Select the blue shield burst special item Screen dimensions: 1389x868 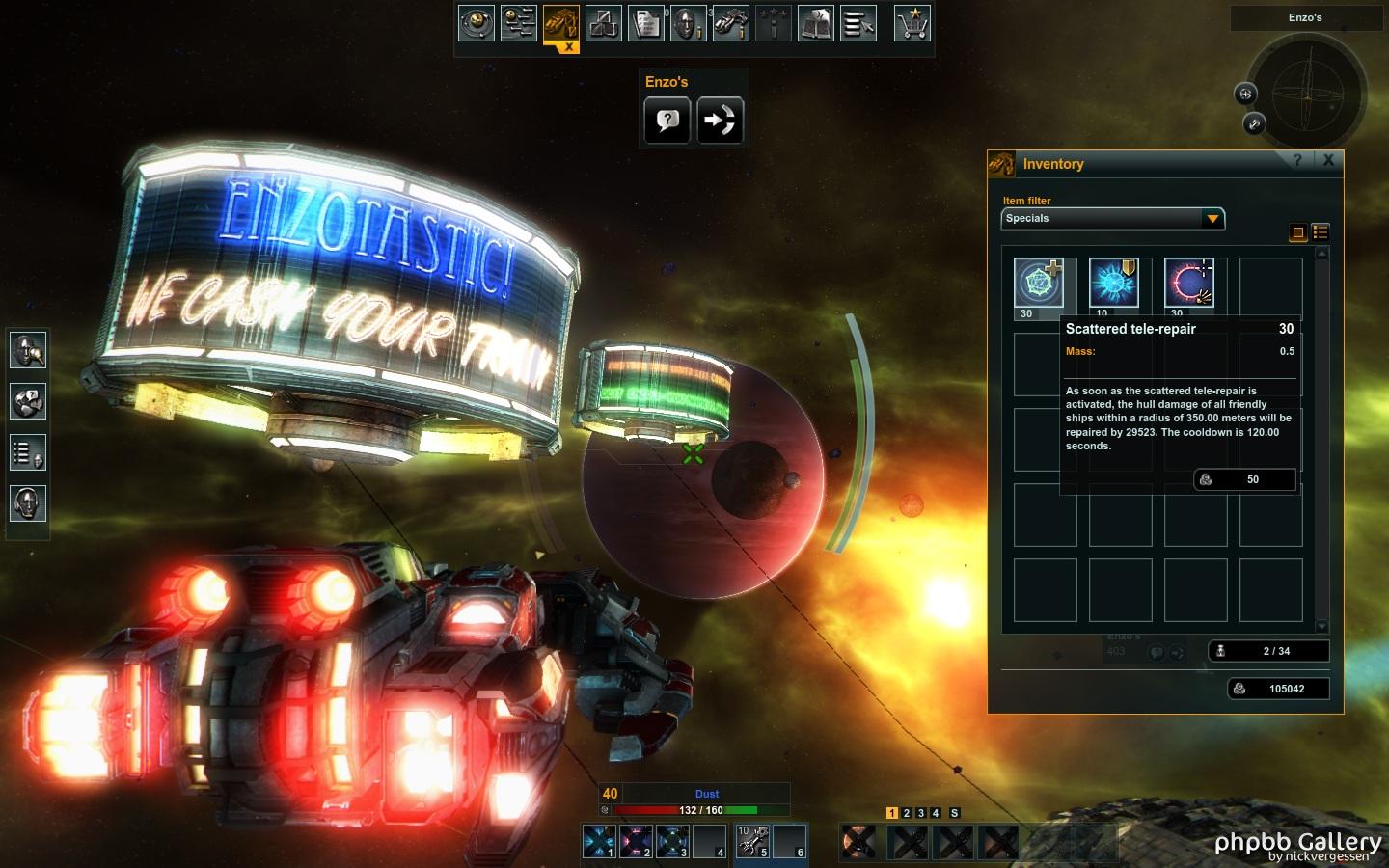point(1114,284)
